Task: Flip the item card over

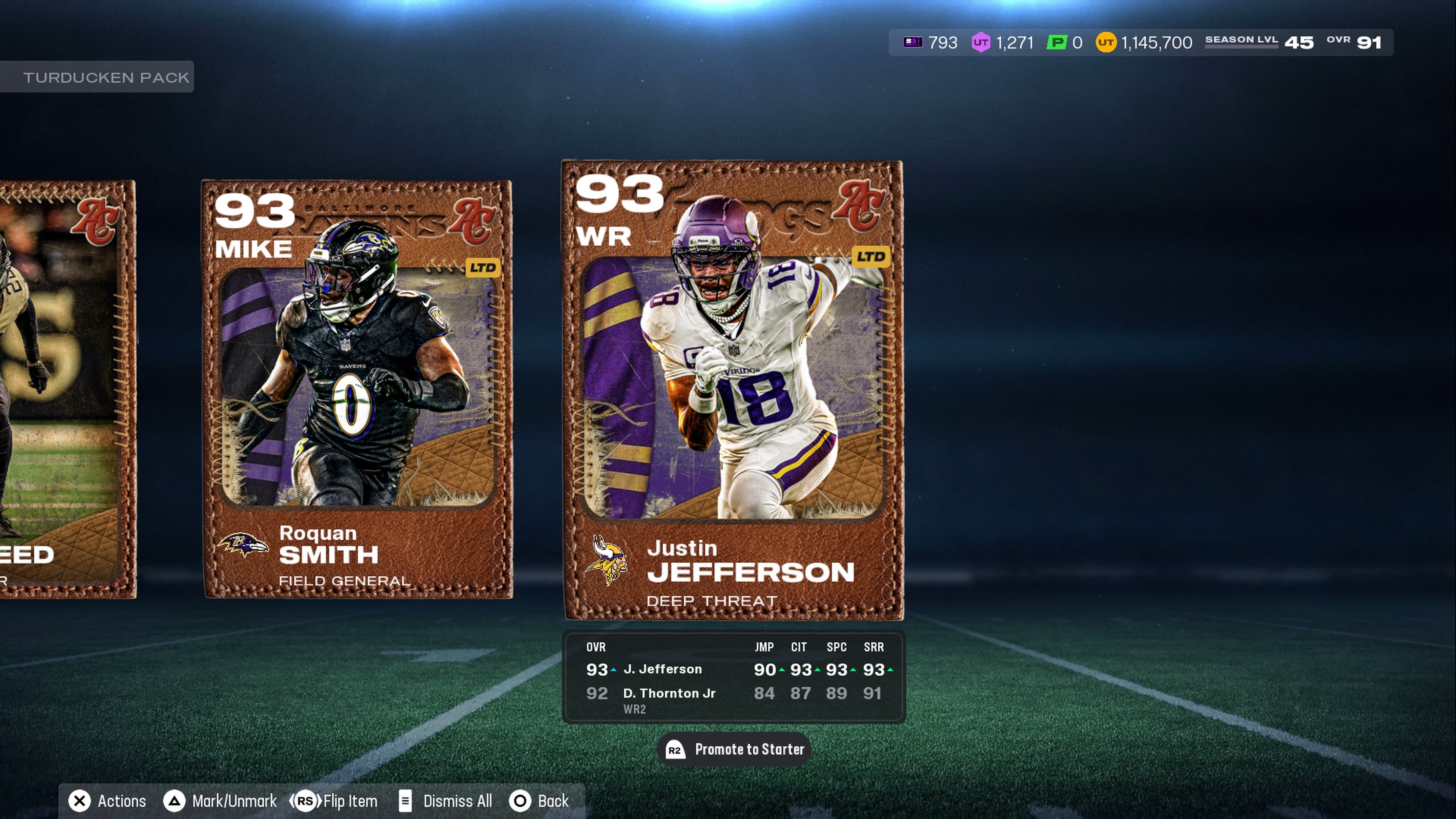Action: pyautogui.click(x=334, y=801)
